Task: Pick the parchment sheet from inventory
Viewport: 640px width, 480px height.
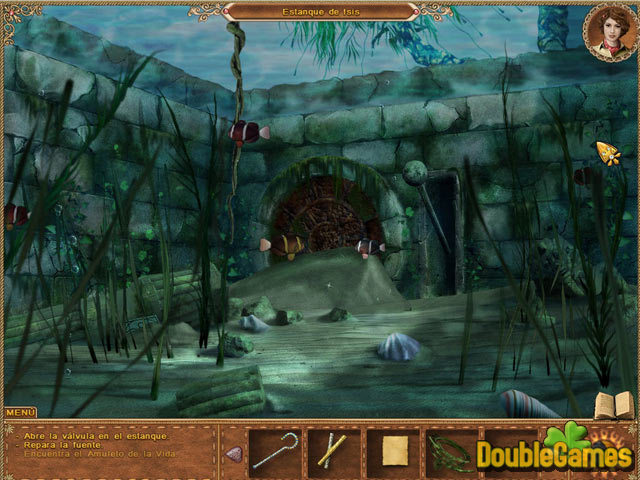Action: (x=393, y=451)
